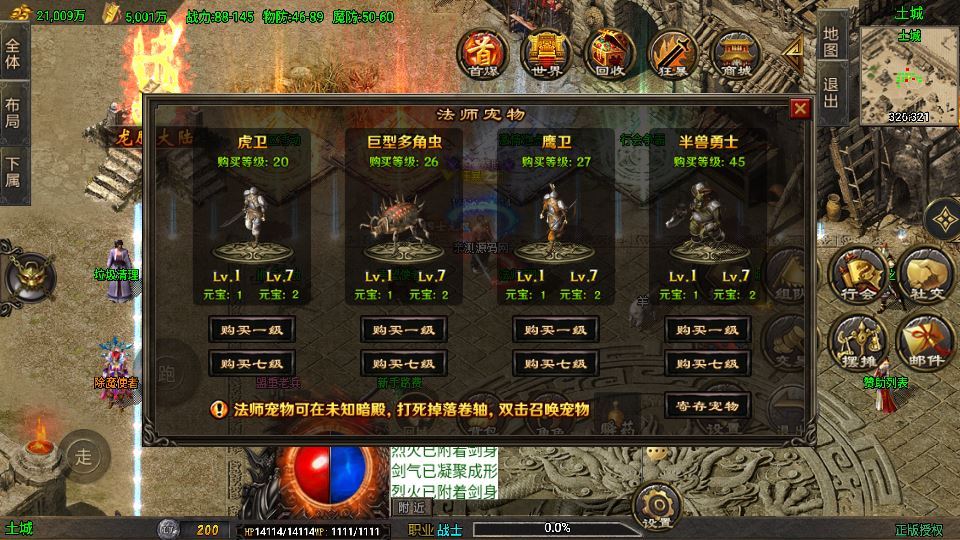960x540 pixels.
Task: Click the 退出 exit button
Action: [832, 92]
